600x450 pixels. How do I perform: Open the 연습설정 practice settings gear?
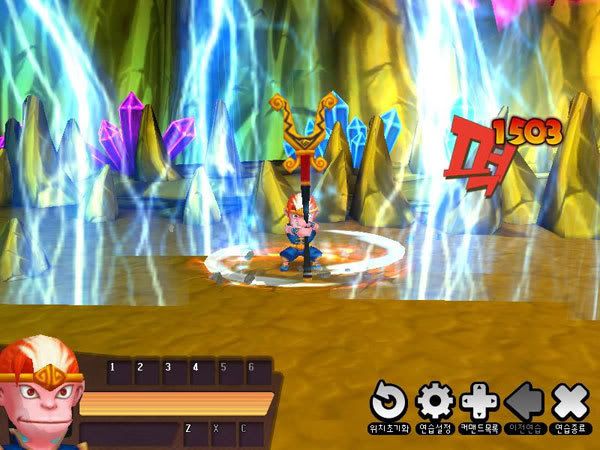(x=435, y=401)
